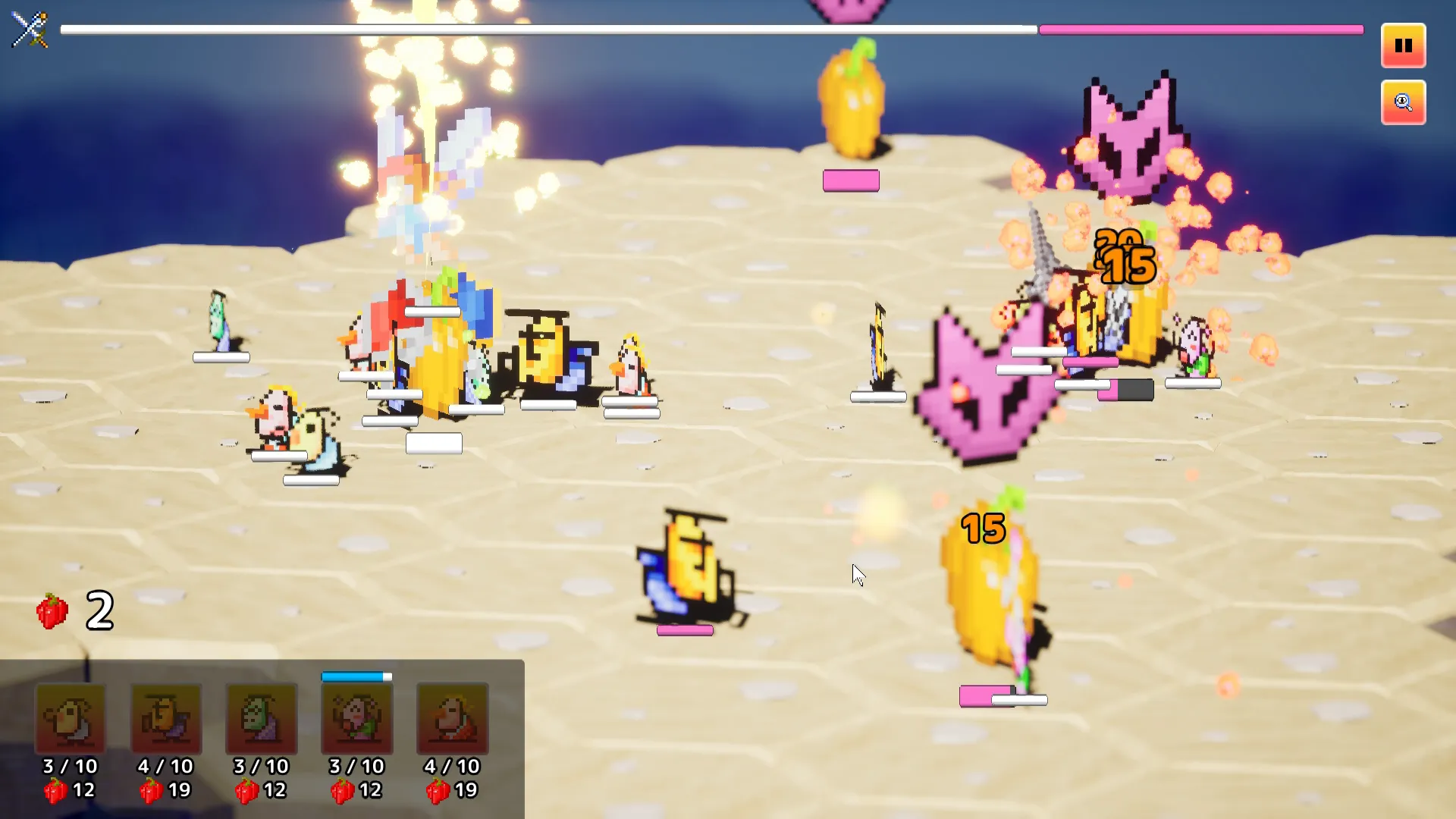Select the pink unit with green scarf

357,718
